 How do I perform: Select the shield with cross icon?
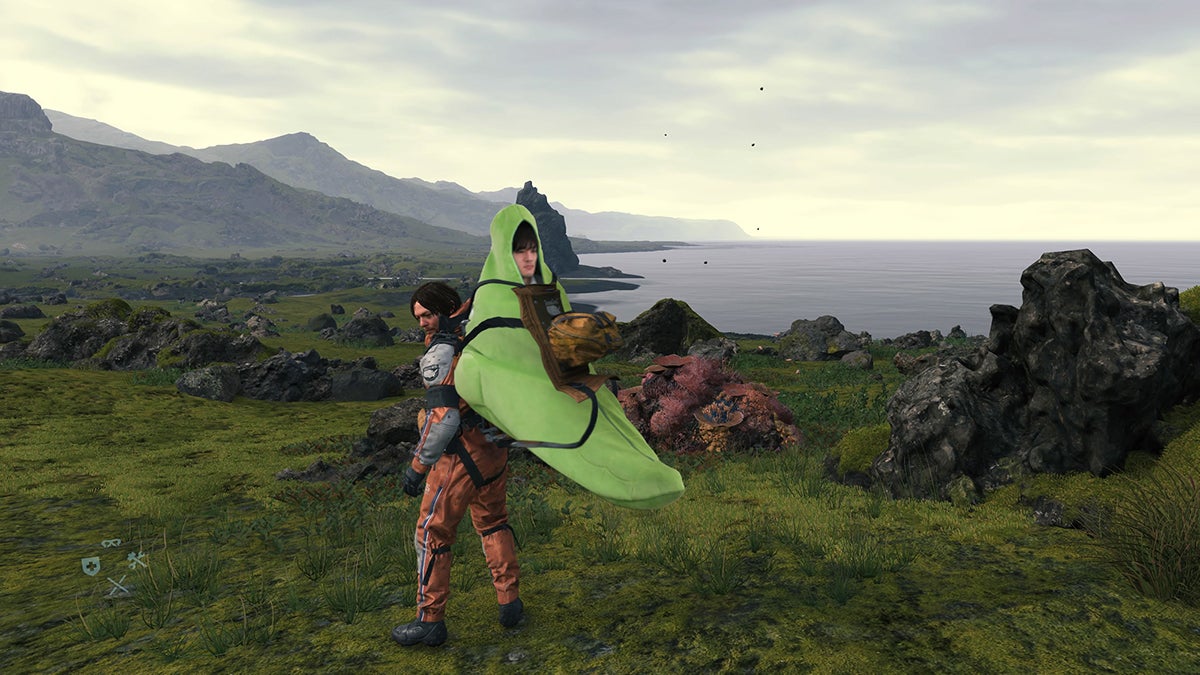(91, 565)
